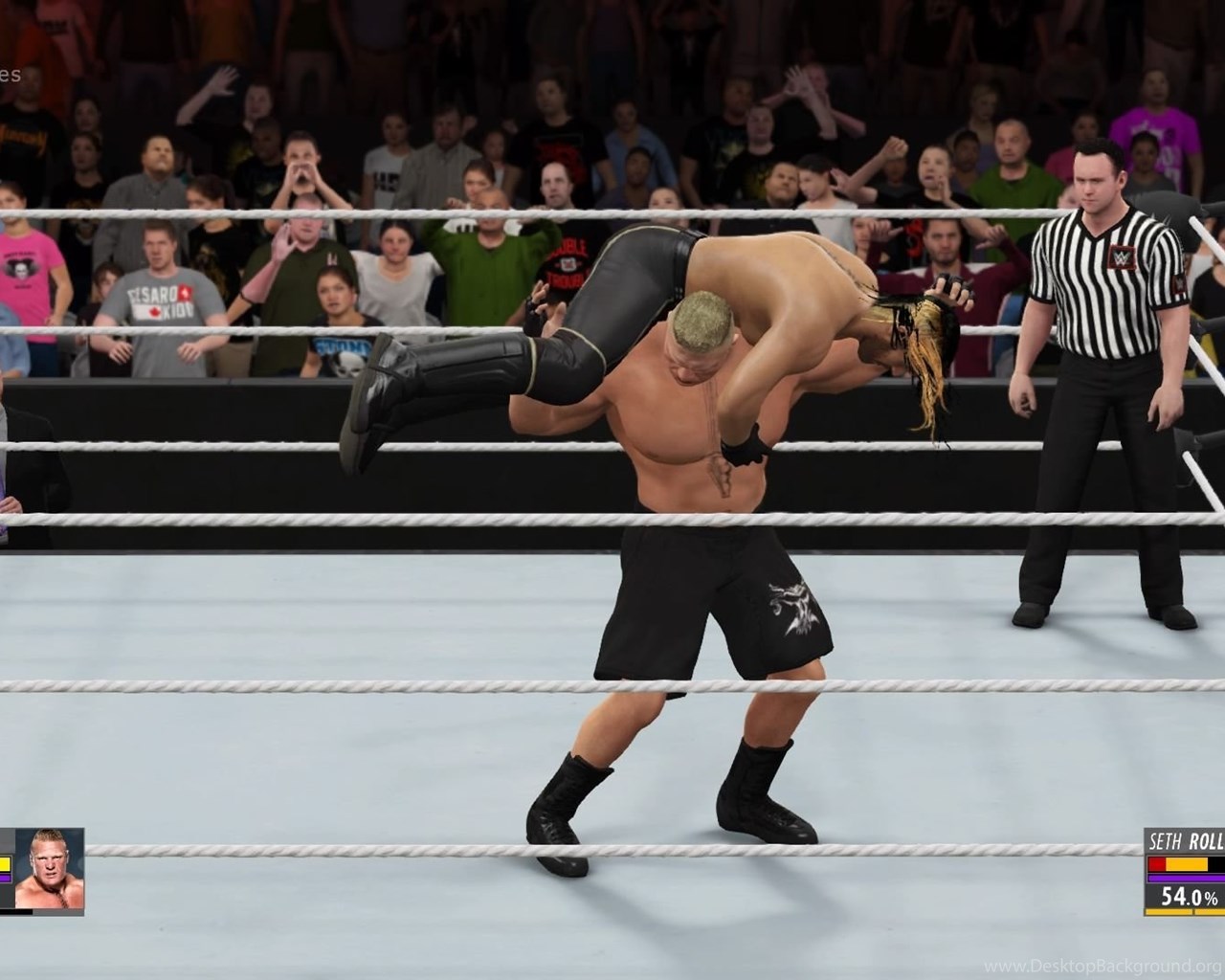Image resolution: width=1225 pixels, height=980 pixels.
Task: Open the DesktopBackground.org watermark link
Action: point(1103,966)
